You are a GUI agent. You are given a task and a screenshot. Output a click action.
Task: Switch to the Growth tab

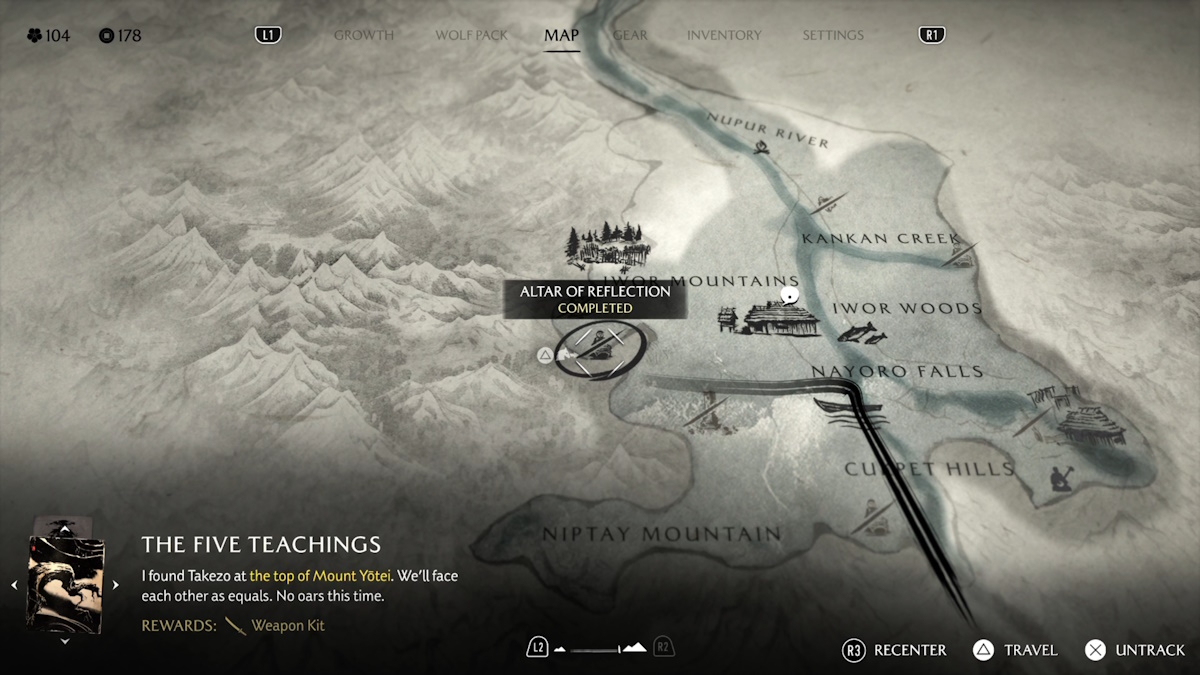(363, 35)
